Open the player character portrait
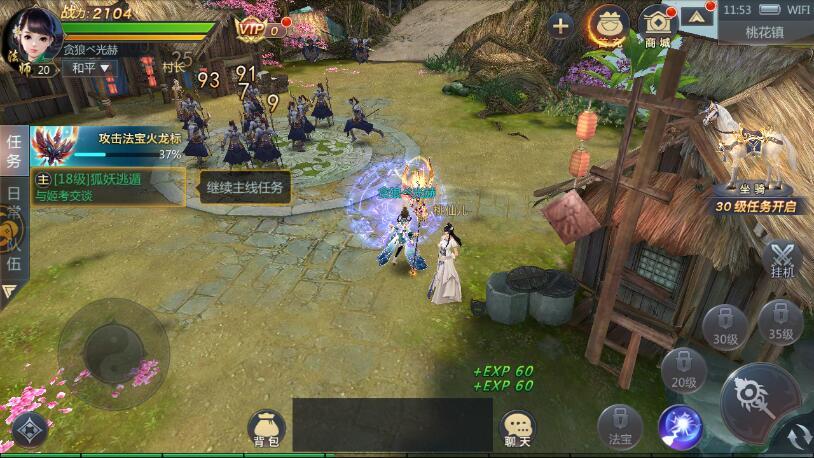Screen dimensions: 814x458 pos(35,36)
